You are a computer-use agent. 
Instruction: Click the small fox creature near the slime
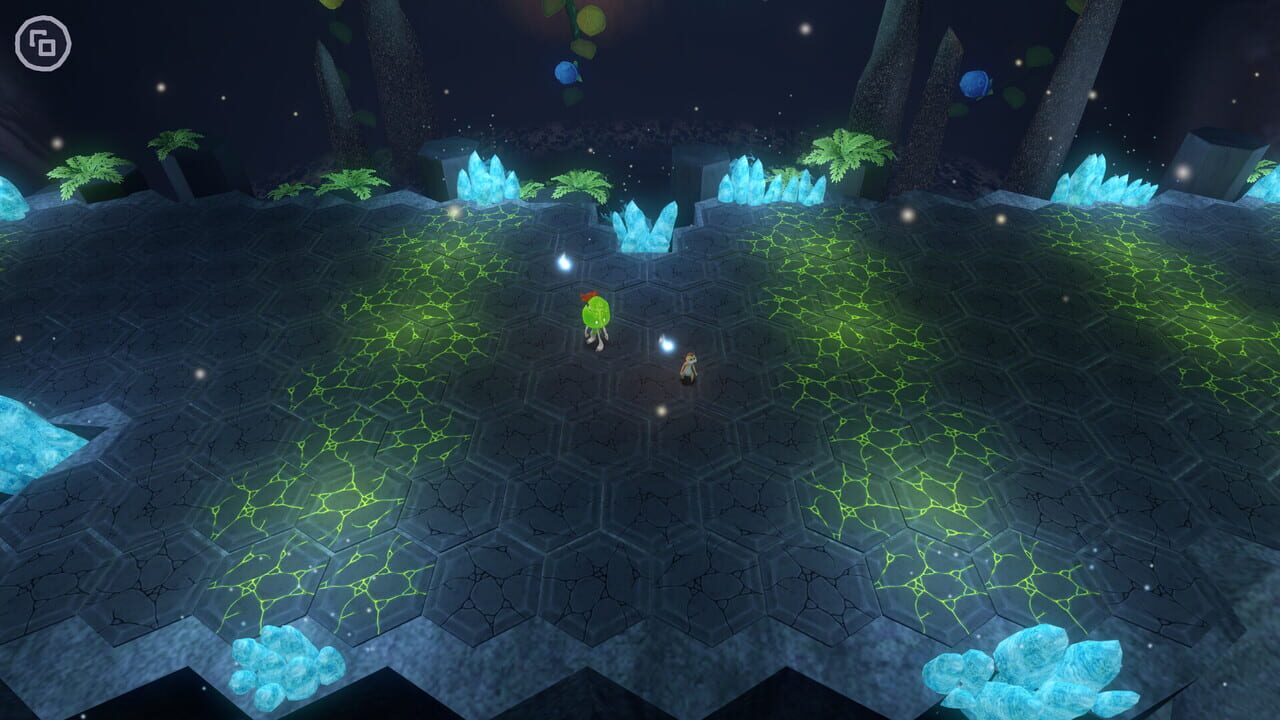coord(691,365)
